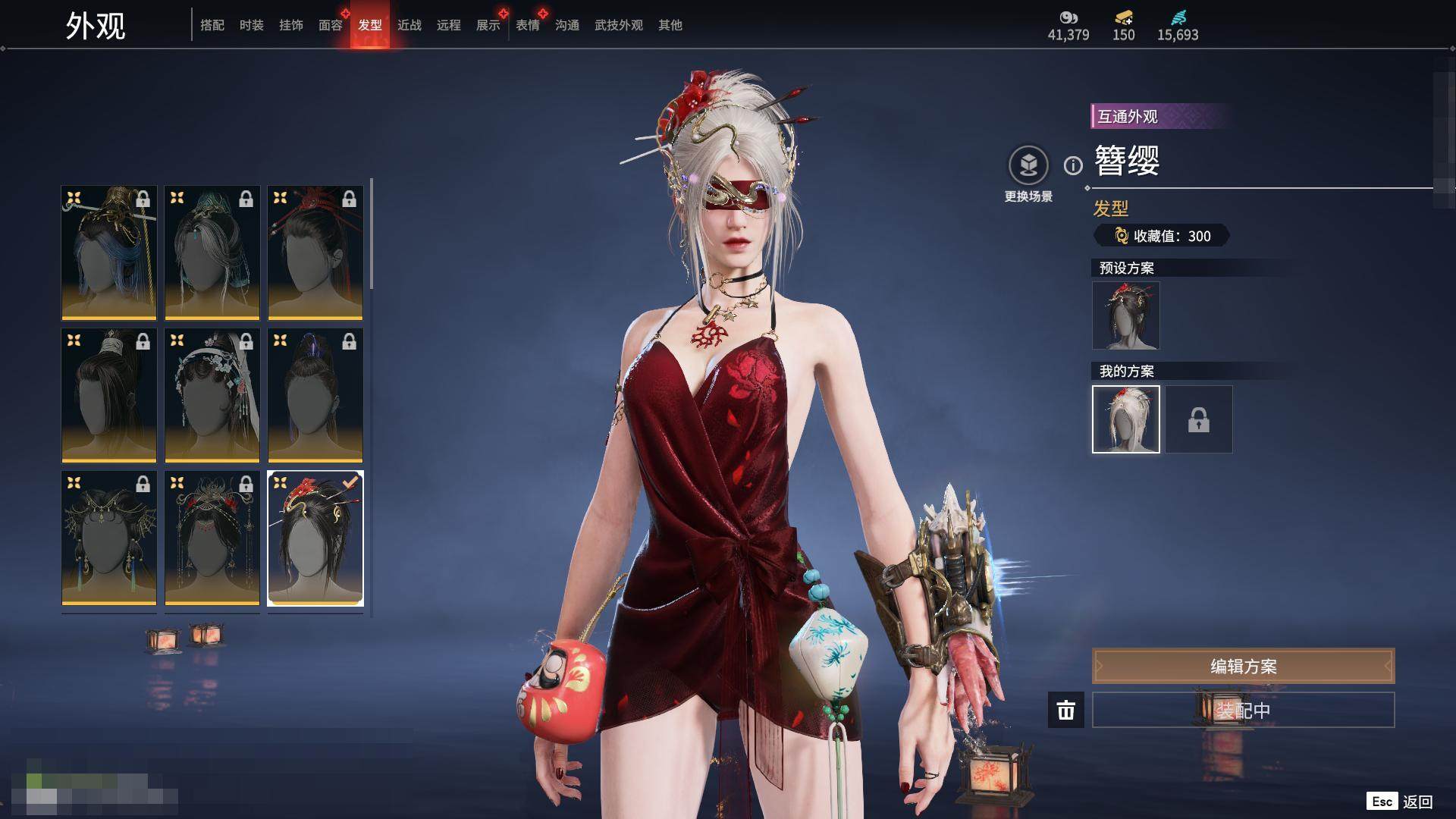This screenshot has width=1456, height=819.
Task: Select the 预设方案 preset hairstyle thumbnail
Action: [1125, 315]
